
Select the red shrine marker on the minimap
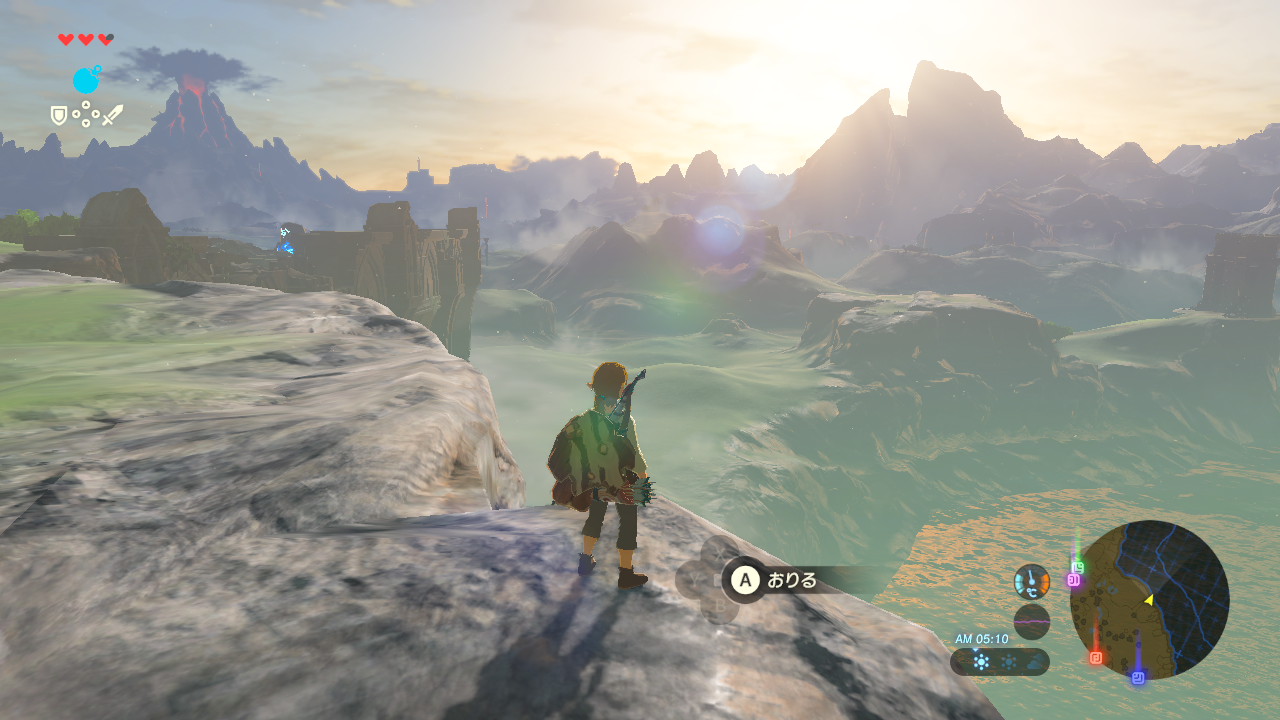pyautogui.click(x=1096, y=657)
